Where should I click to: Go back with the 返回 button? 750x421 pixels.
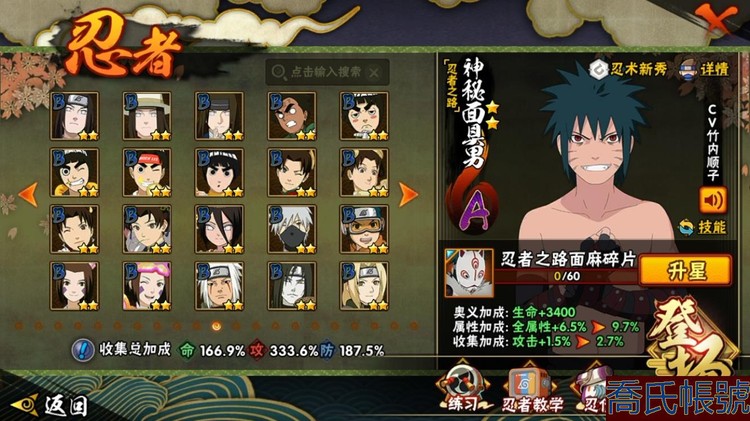50,404
